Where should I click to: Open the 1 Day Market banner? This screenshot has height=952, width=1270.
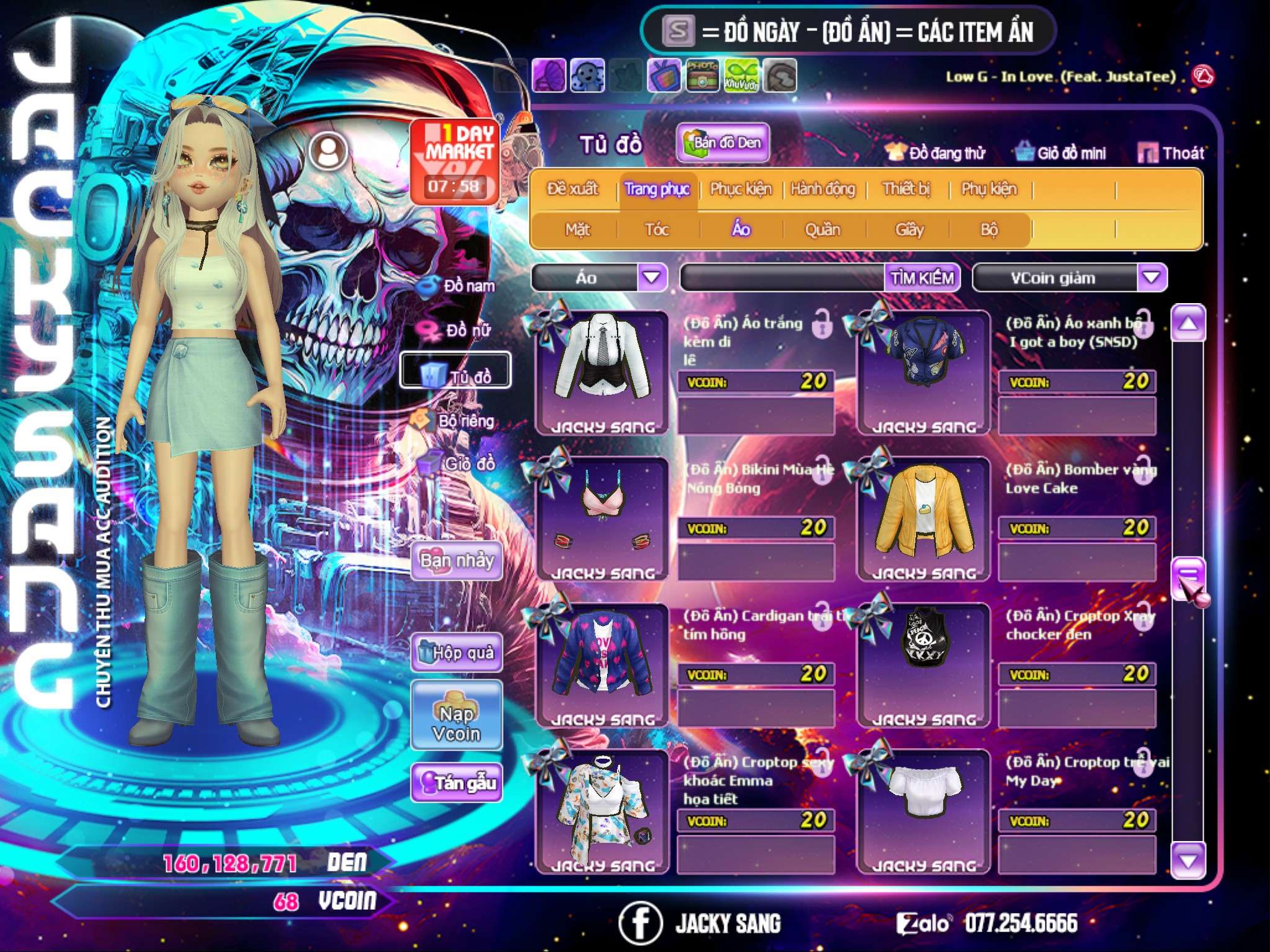[x=455, y=161]
